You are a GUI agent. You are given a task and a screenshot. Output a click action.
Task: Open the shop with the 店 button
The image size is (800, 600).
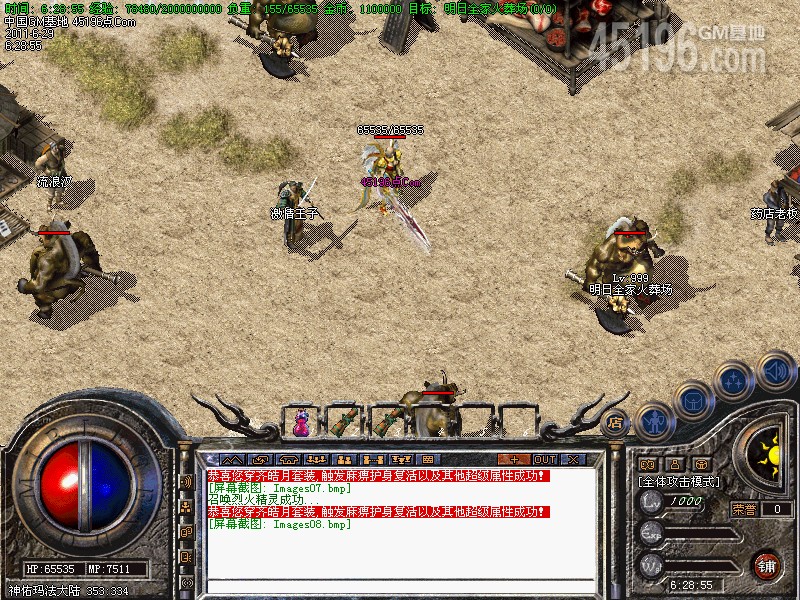coord(616,423)
